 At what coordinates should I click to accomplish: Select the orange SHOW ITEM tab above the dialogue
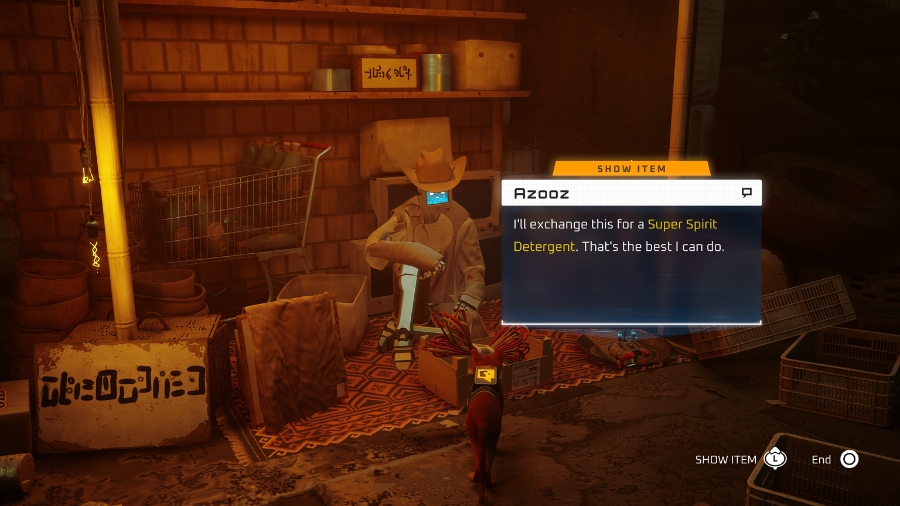[x=631, y=168]
